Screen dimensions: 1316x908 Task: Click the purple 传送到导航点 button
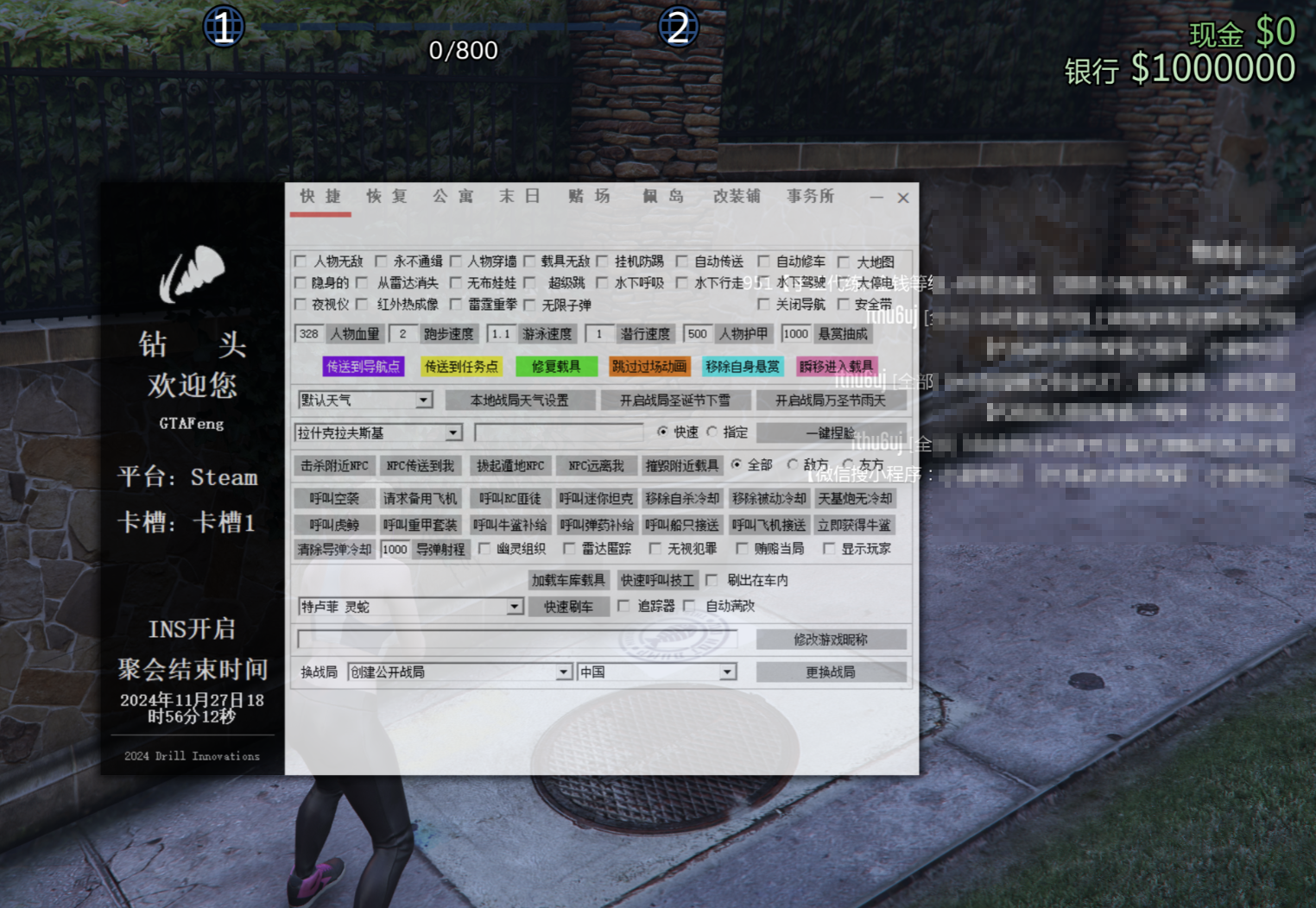pyautogui.click(x=364, y=367)
